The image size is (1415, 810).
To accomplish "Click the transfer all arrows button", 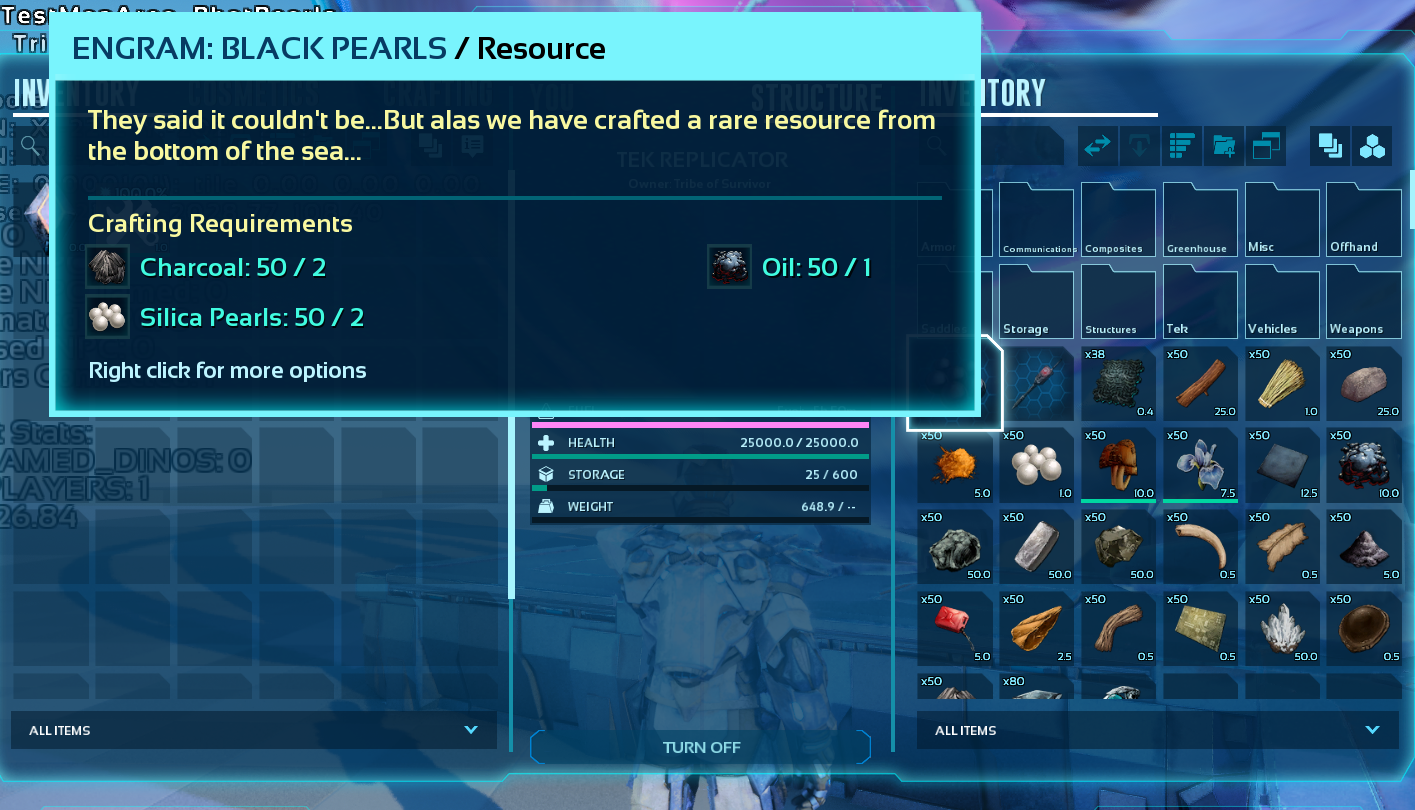I will pos(1097,146).
